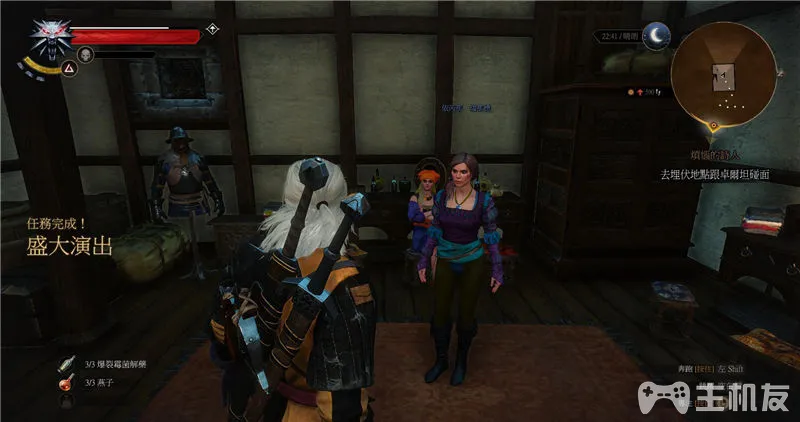Use the red Swallow potion slot
This screenshot has width=800, height=422.
(x=67, y=383)
